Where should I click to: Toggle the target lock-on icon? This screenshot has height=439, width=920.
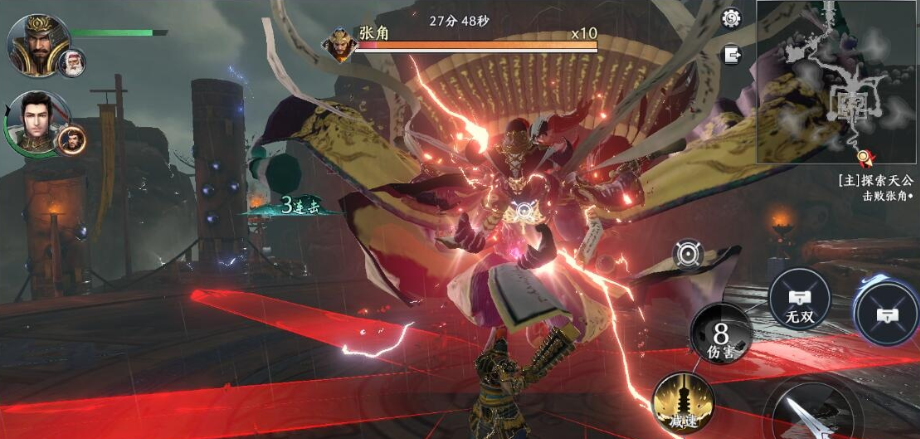[x=687, y=256]
